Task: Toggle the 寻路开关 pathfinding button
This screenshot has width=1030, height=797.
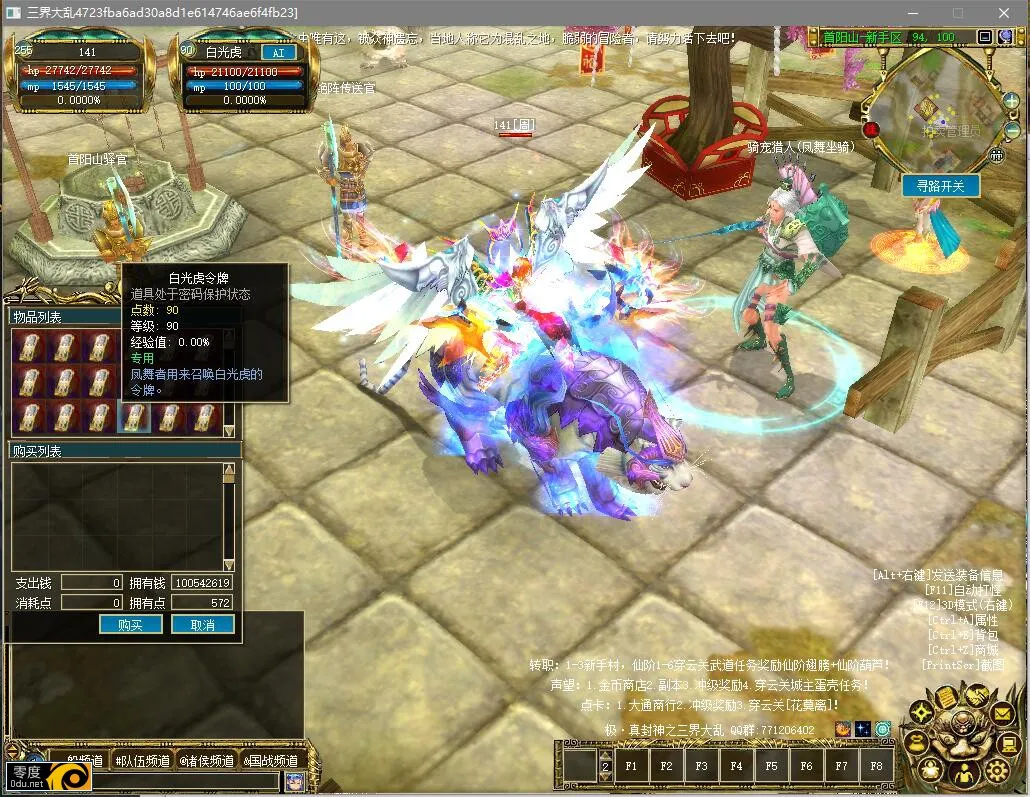Action: (x=940, y=186)
